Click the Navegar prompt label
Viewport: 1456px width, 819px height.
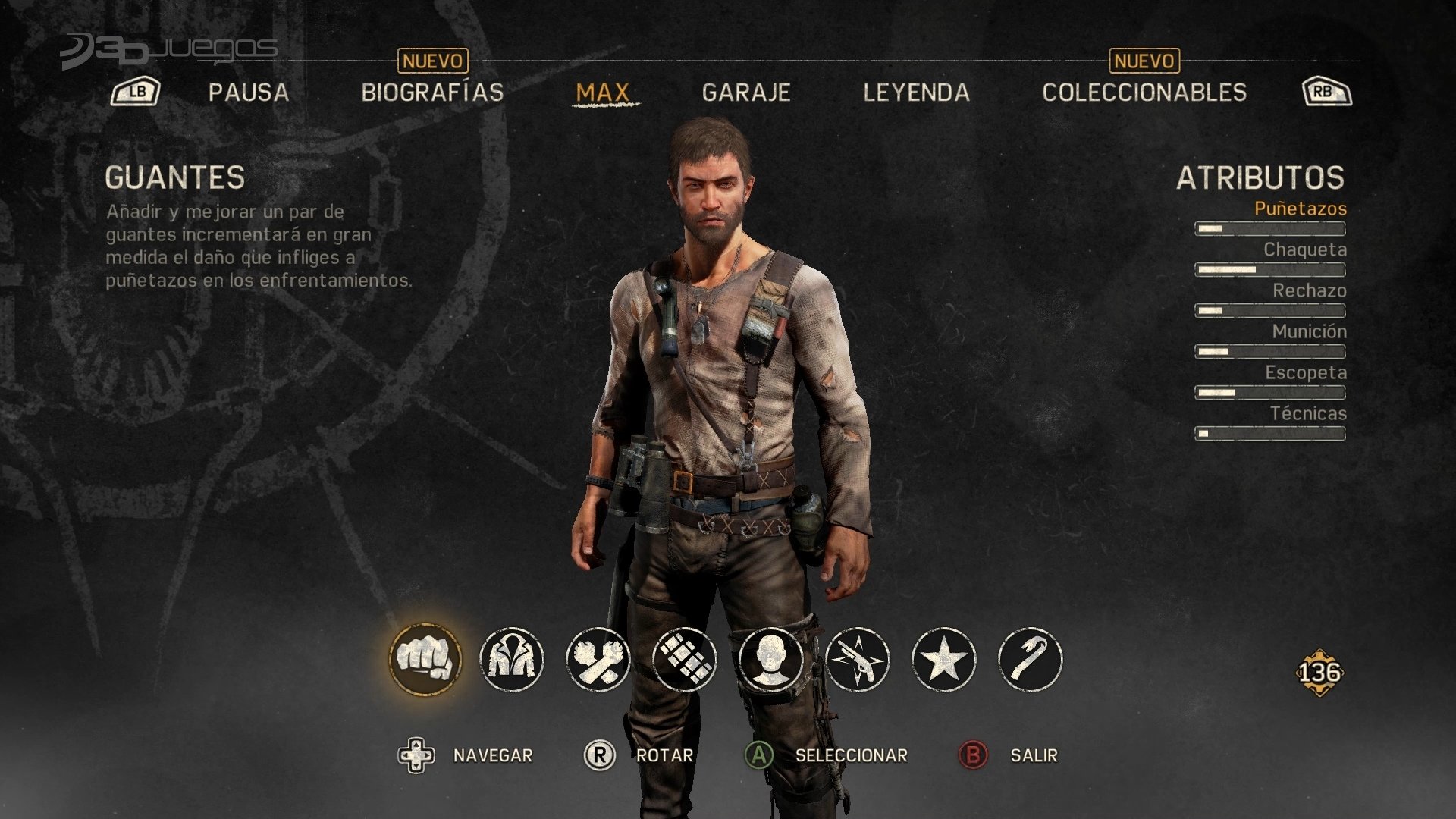coord(493,755)
